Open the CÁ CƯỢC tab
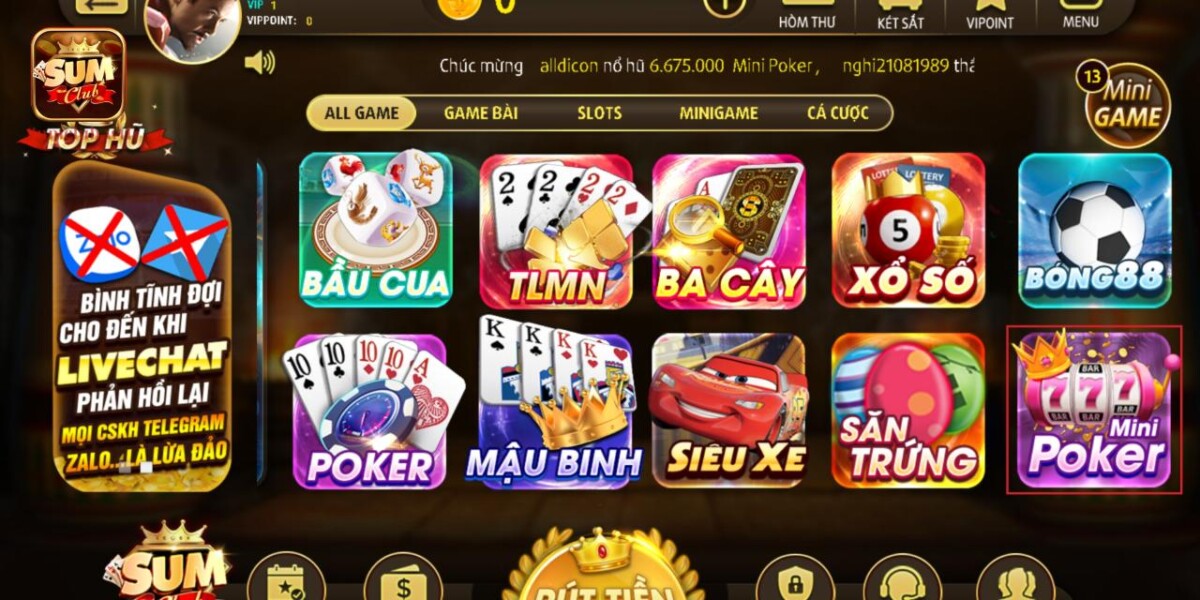Image resolution: width=1200 pixels, height=600 pixels. point(838,113)
